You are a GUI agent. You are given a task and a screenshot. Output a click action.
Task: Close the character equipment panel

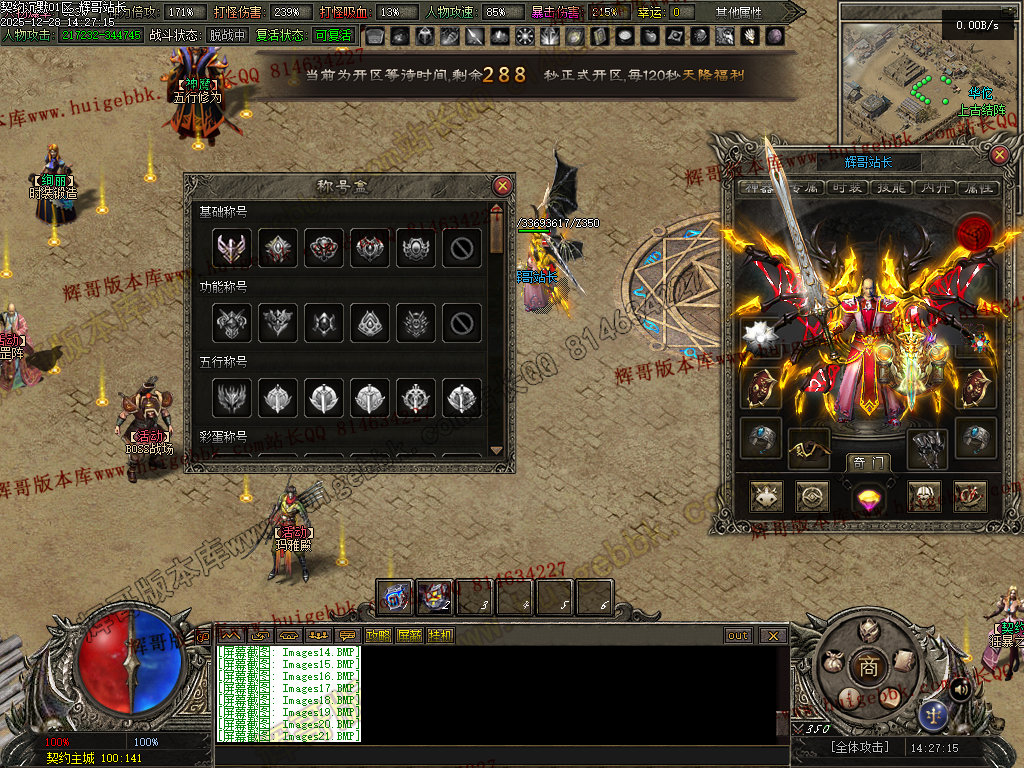[998, 155]
